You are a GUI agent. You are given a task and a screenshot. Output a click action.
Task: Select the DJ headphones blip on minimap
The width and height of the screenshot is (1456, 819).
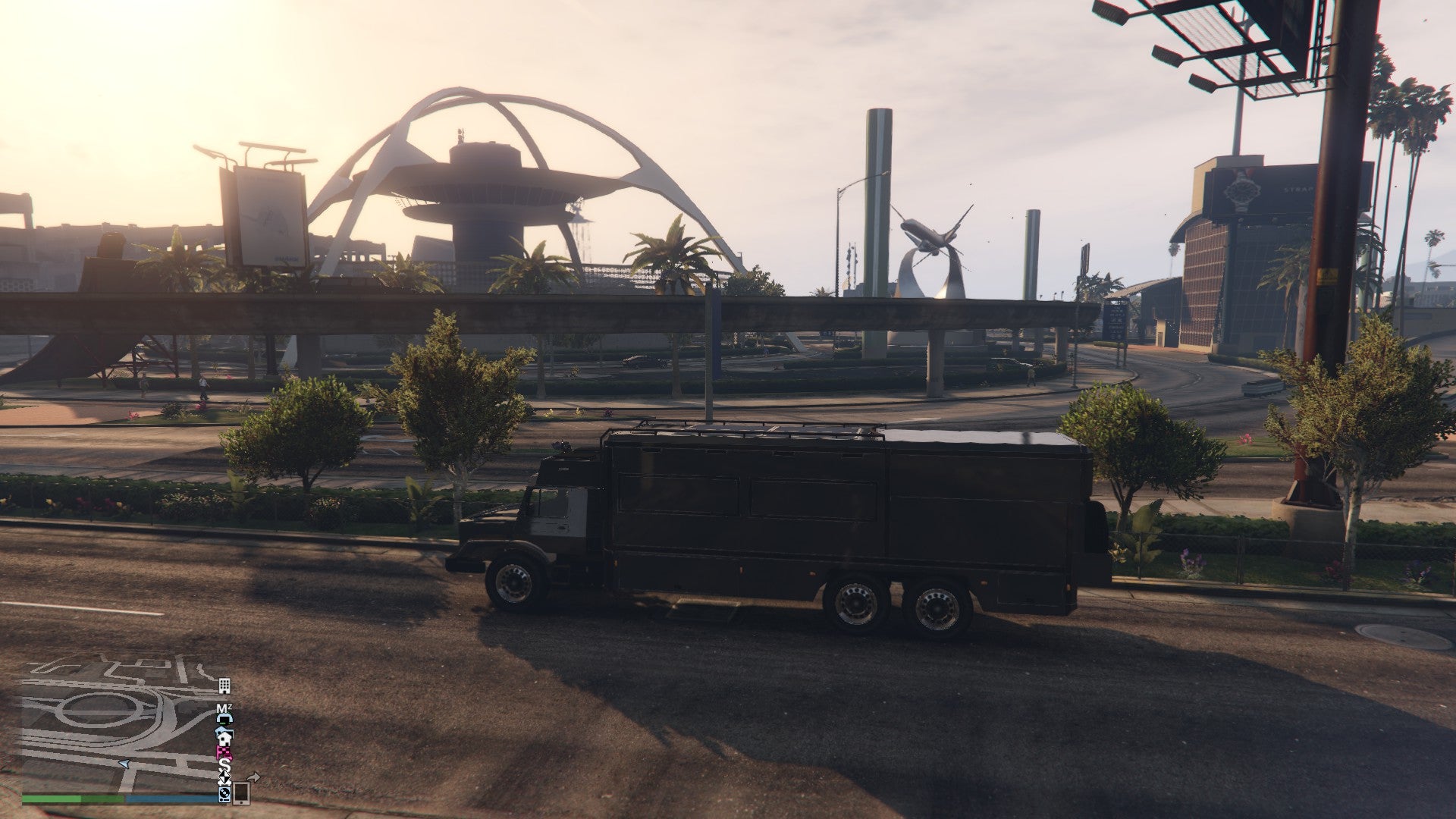[x=224, y=719]
